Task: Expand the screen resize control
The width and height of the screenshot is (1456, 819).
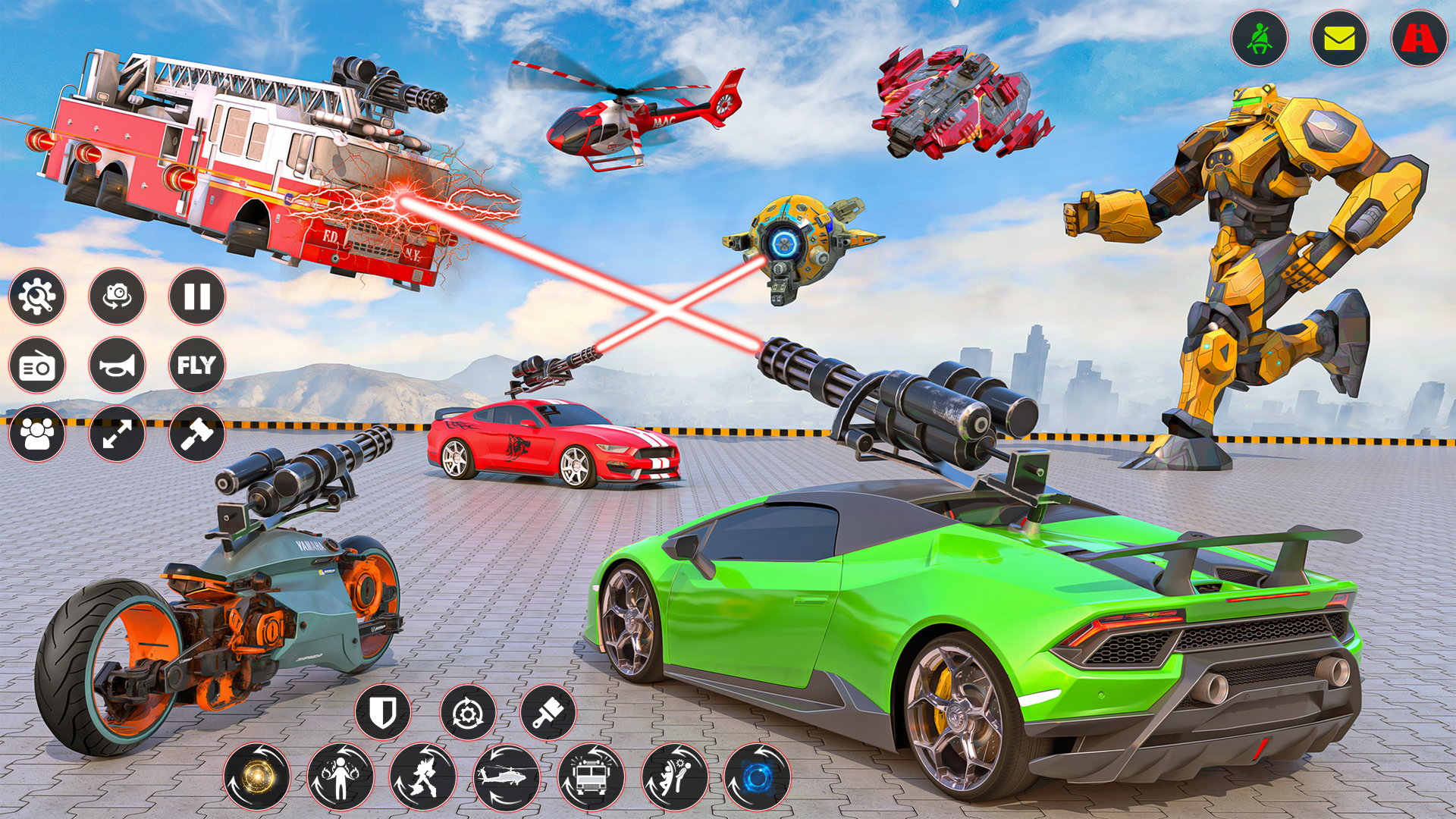Action: pos(117,434)
